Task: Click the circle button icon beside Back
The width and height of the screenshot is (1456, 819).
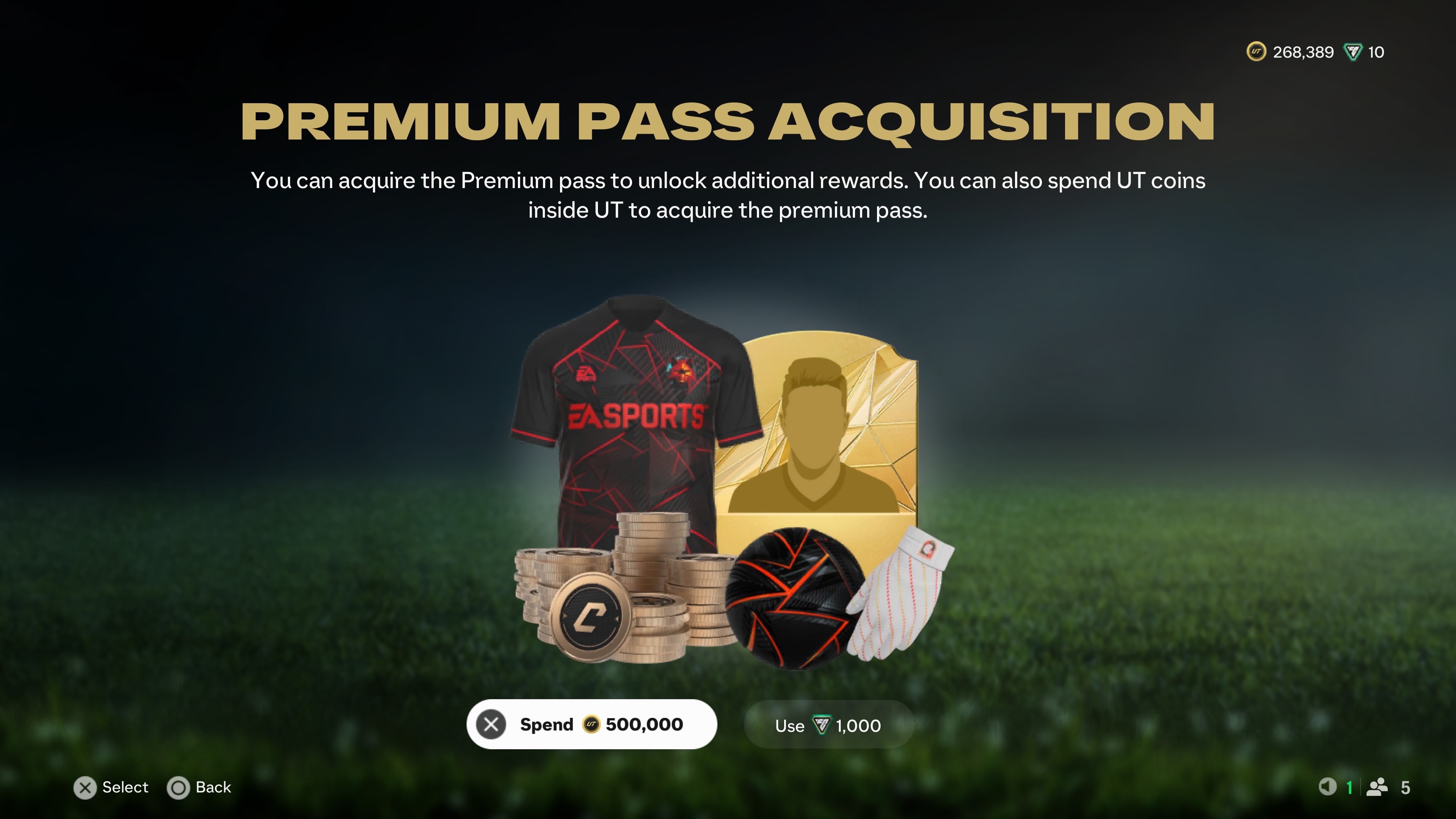Action: (179, 788)
